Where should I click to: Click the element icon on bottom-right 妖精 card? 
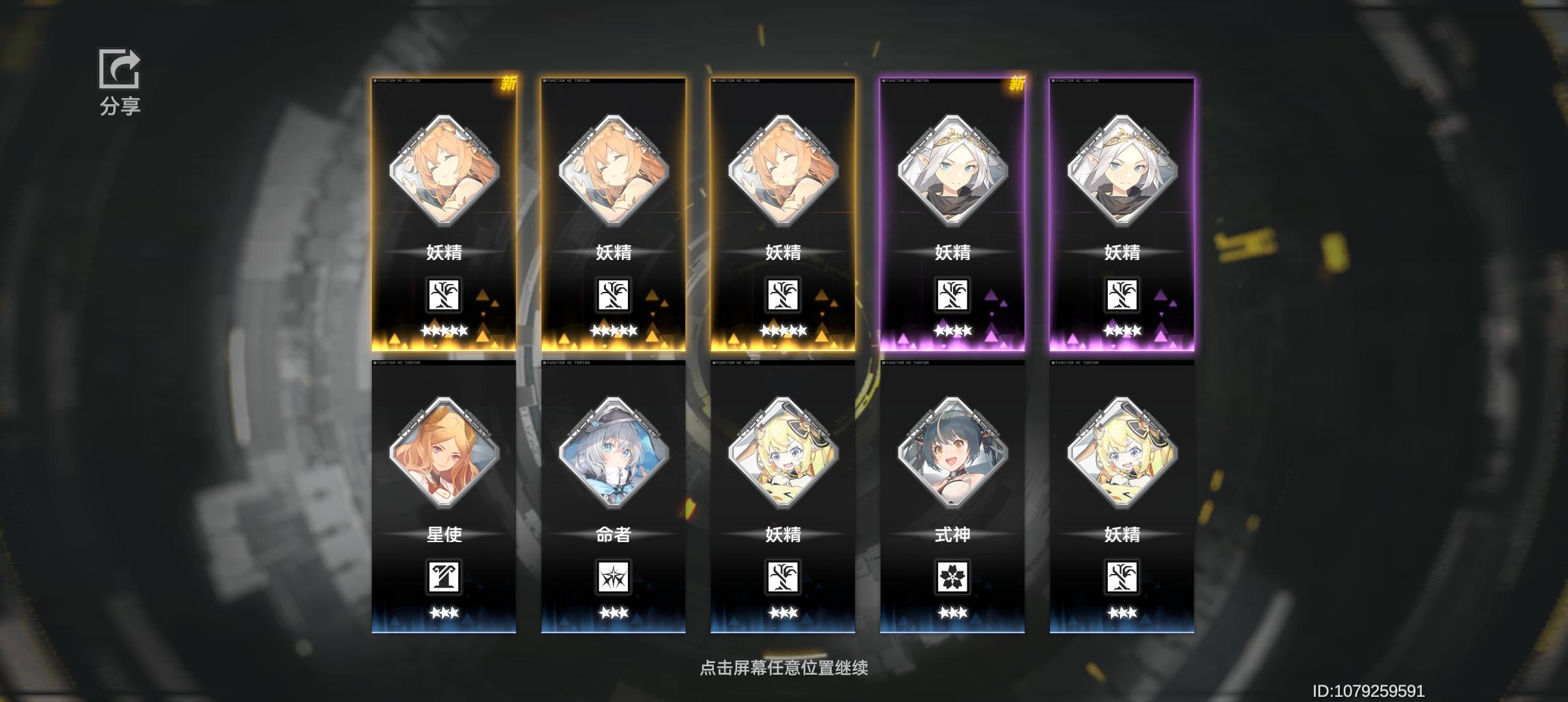coord(1123,577)
